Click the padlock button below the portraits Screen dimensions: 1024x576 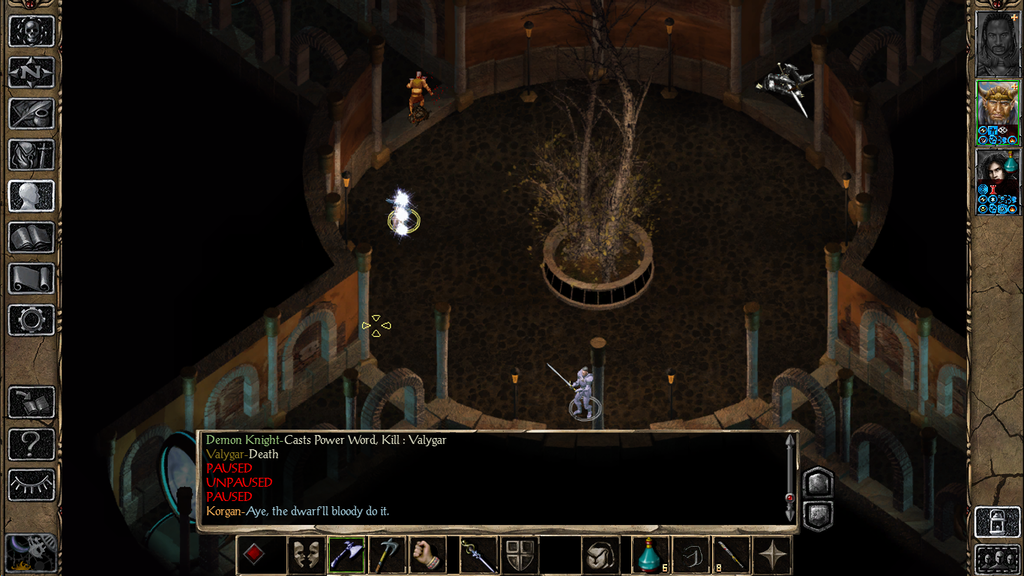[x=997, y=521]
